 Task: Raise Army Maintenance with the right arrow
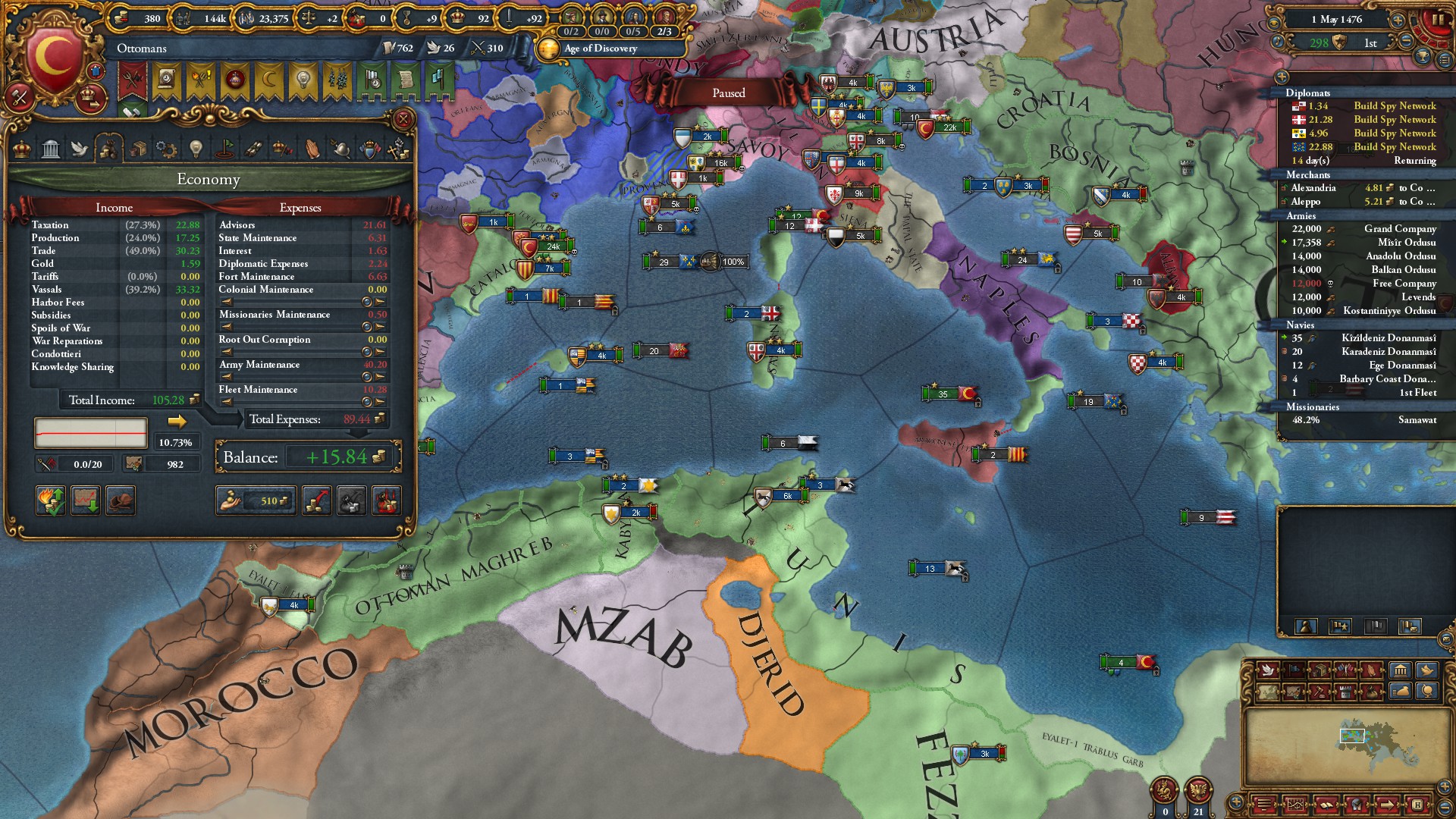click(x=380, y=377)
